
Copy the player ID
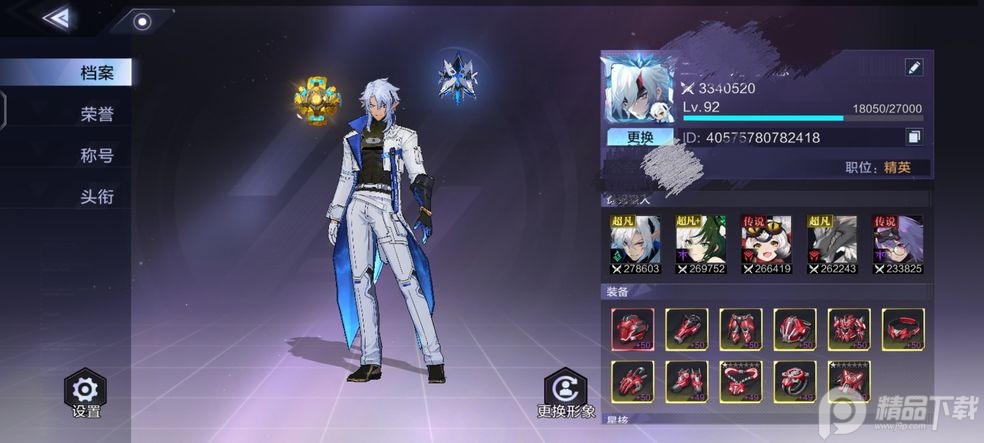pos(913,137)
